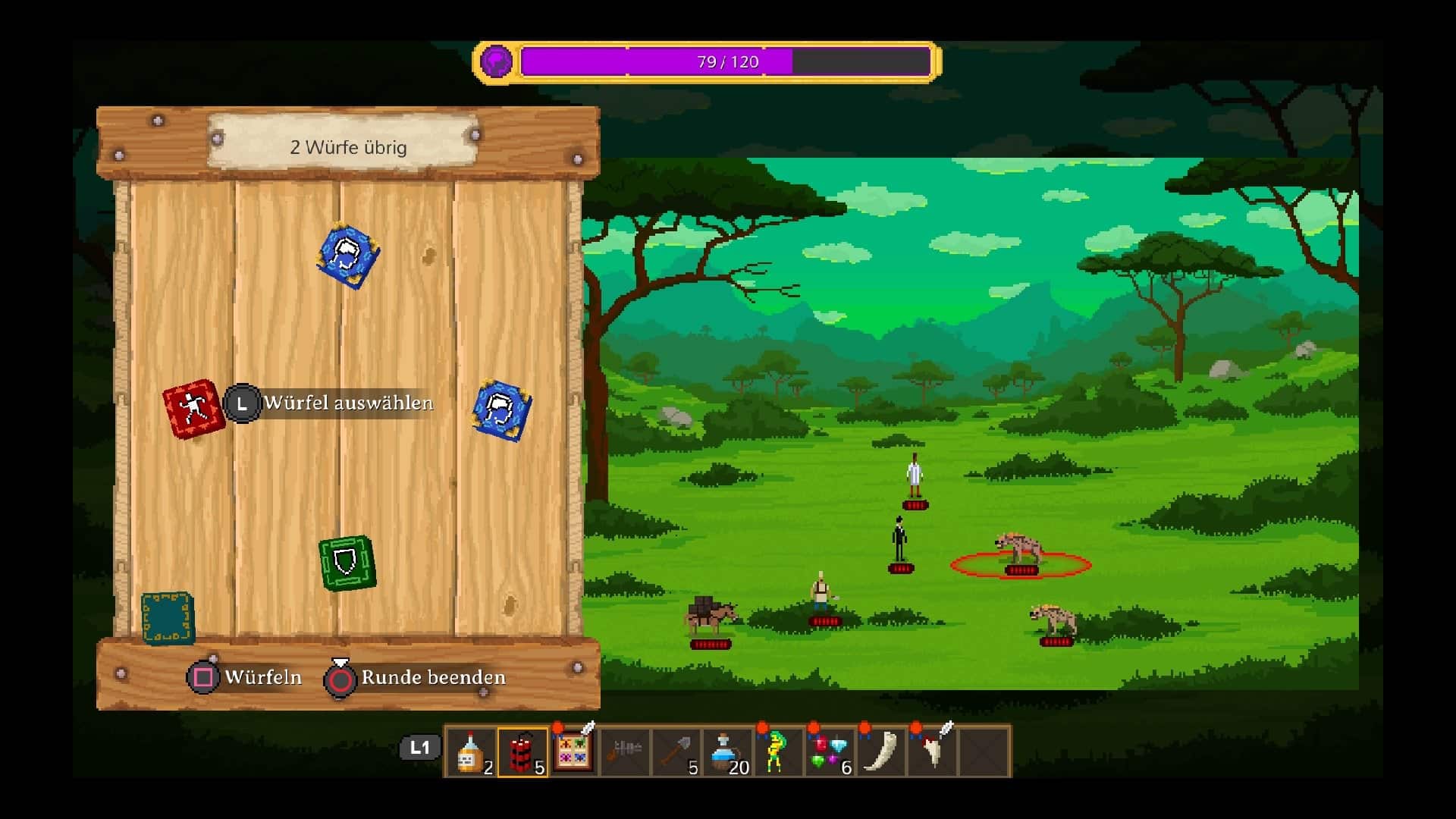This screenshot has height=819, width=1456.
Task: Use the whiskey bottle item
Action: 472,752
